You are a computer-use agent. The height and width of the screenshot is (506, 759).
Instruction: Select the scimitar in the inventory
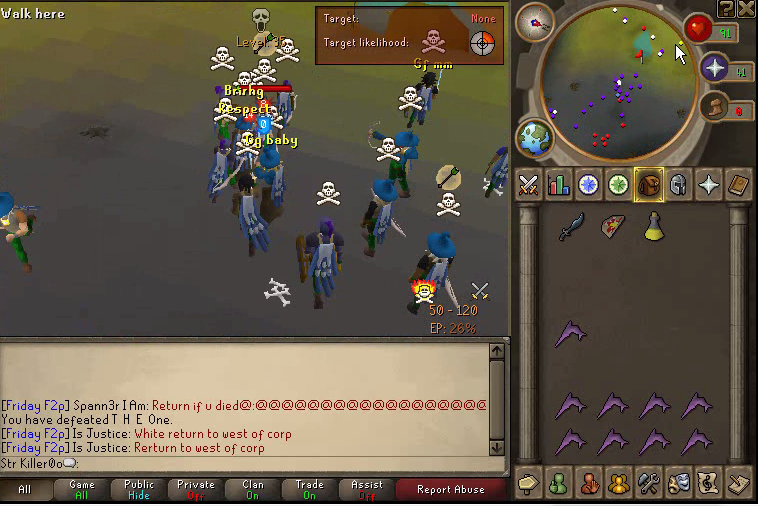[571, 227]
